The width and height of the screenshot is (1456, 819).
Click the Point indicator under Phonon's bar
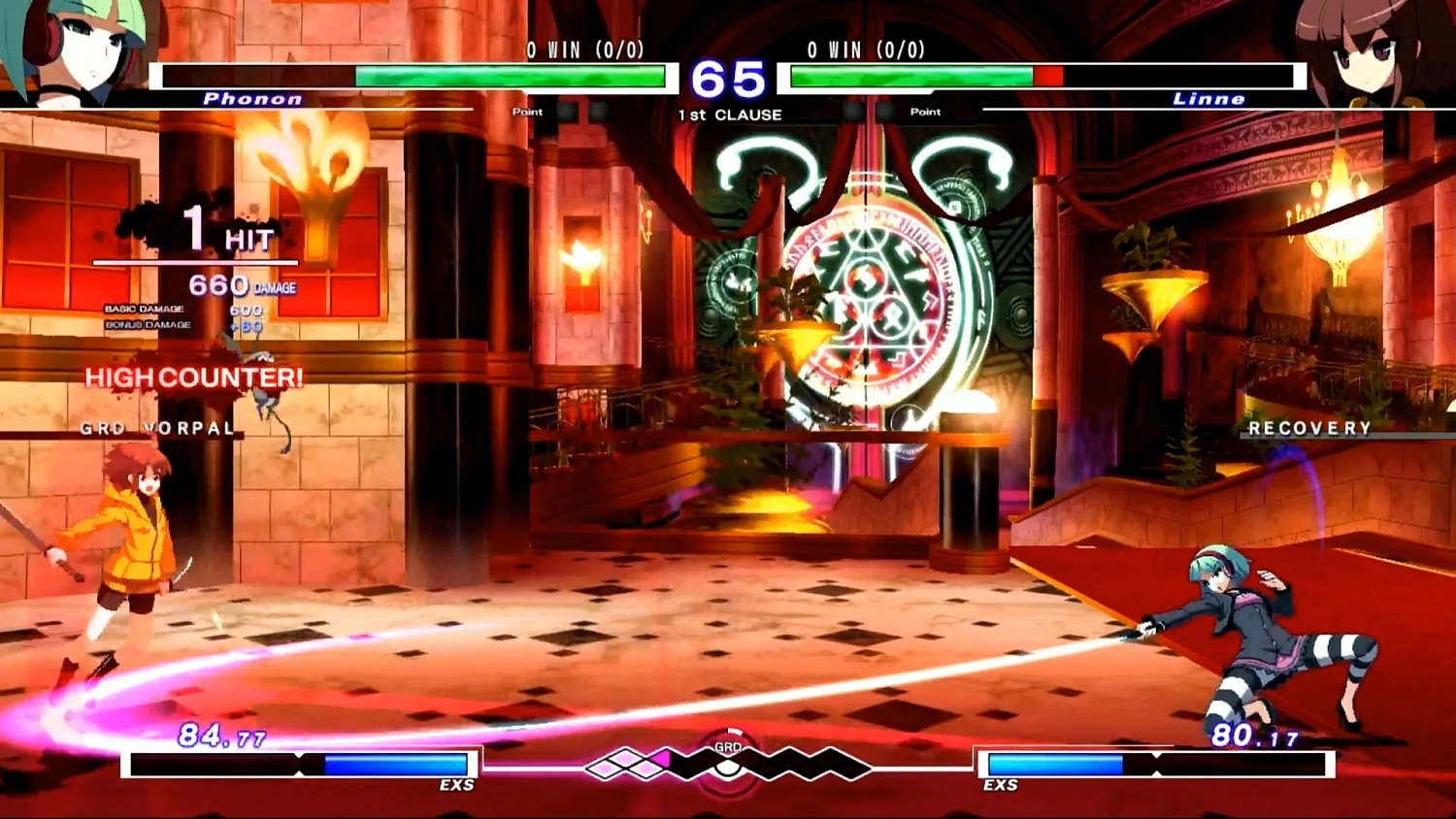click(x=527, y=112)
